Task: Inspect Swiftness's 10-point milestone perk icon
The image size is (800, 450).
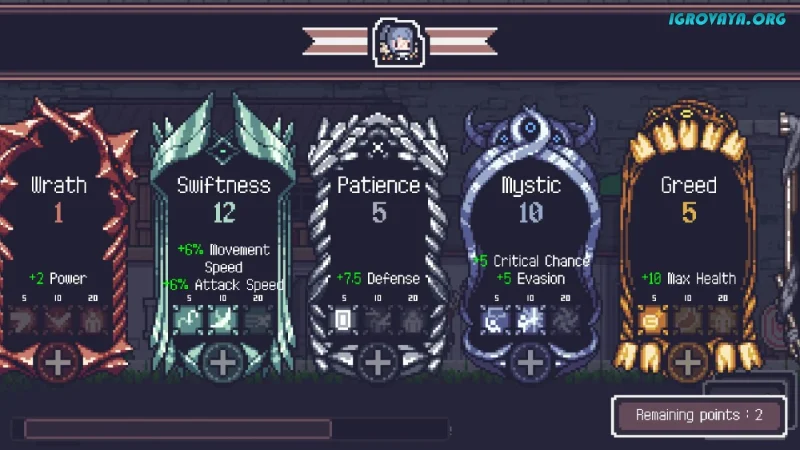Action: [222, 321]
